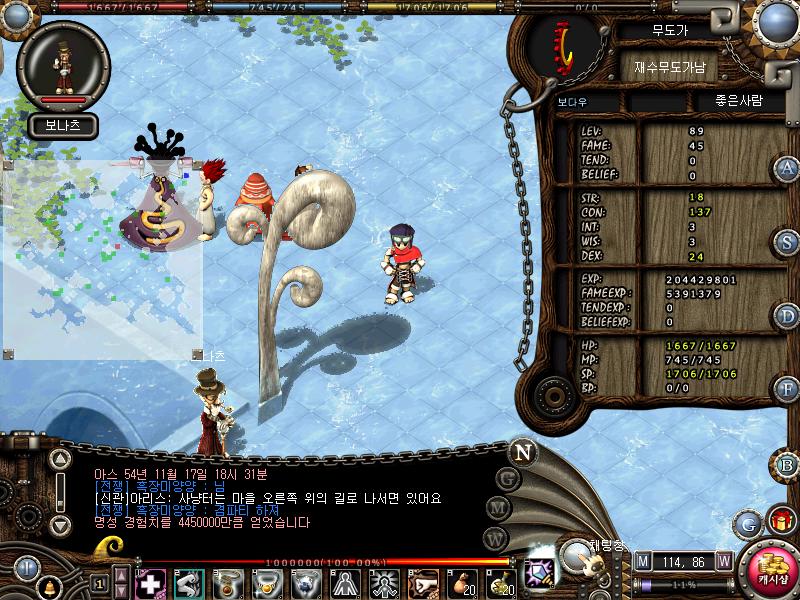The width and height of the screenshot is (800, 600).
Task: Click the M button left of coordinates
Action: pos(642,561)
